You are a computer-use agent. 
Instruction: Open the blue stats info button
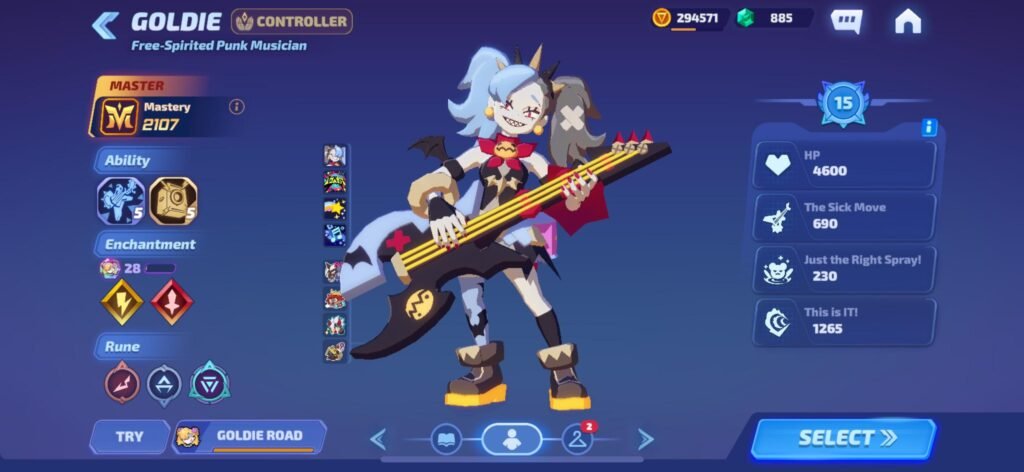click(x=929, y=127)
